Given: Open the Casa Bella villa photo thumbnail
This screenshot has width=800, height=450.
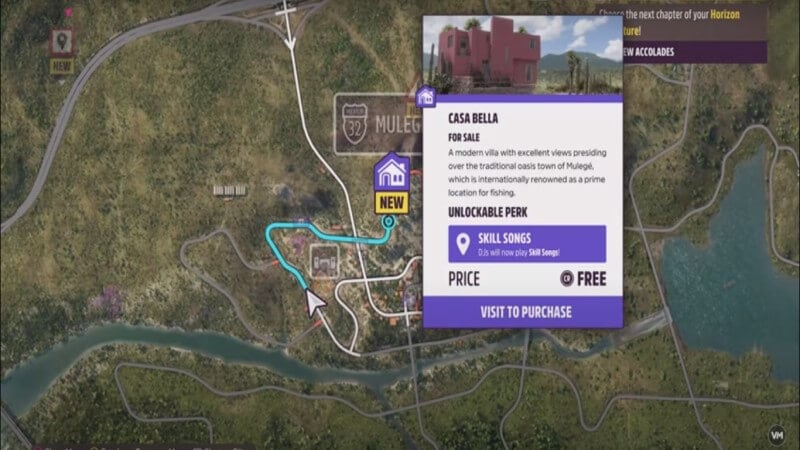Looking at the screenshot, I should pos(524,57).
